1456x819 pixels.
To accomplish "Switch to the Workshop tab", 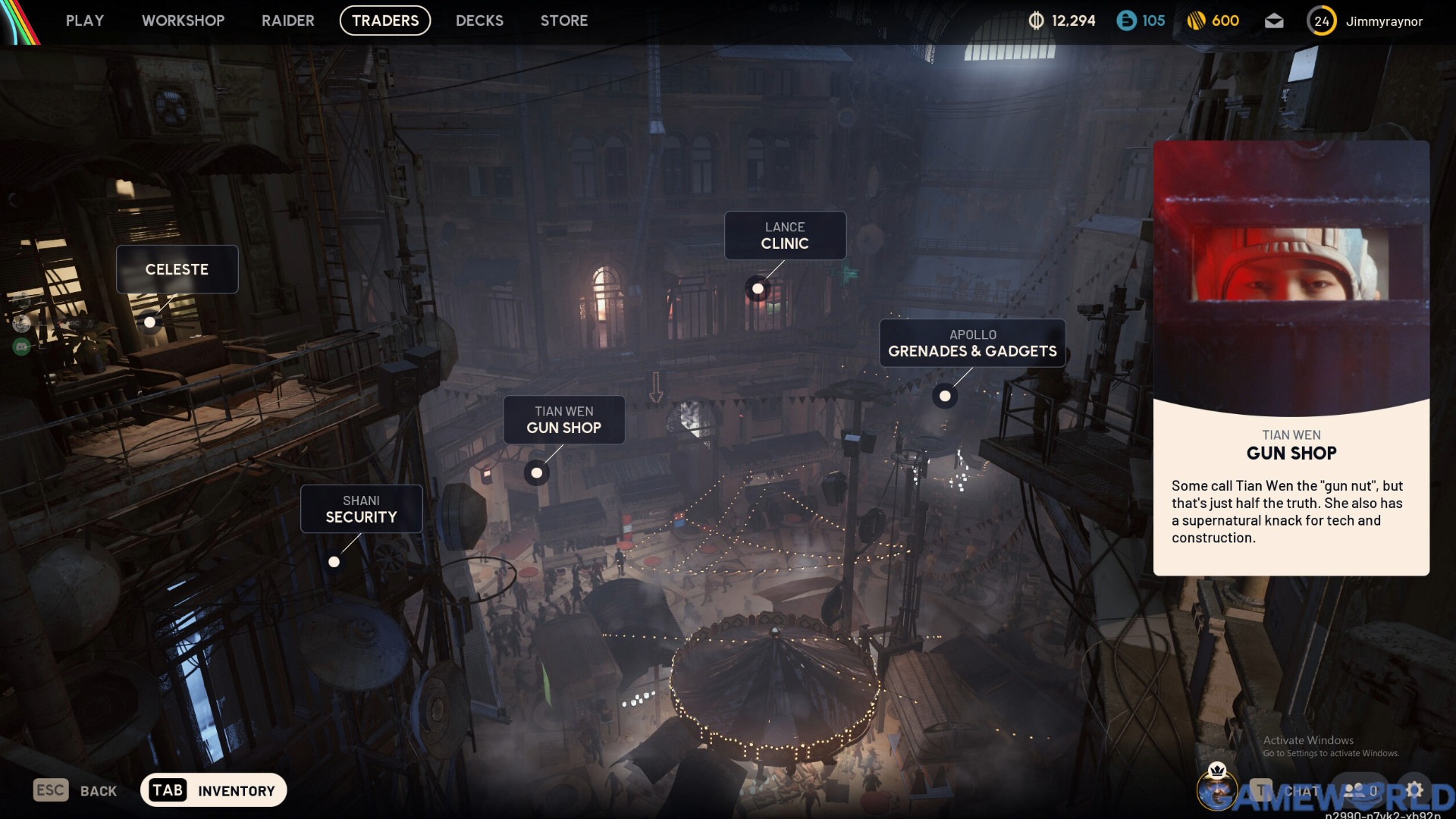I will pyautogui.click(x=183, y=20).
